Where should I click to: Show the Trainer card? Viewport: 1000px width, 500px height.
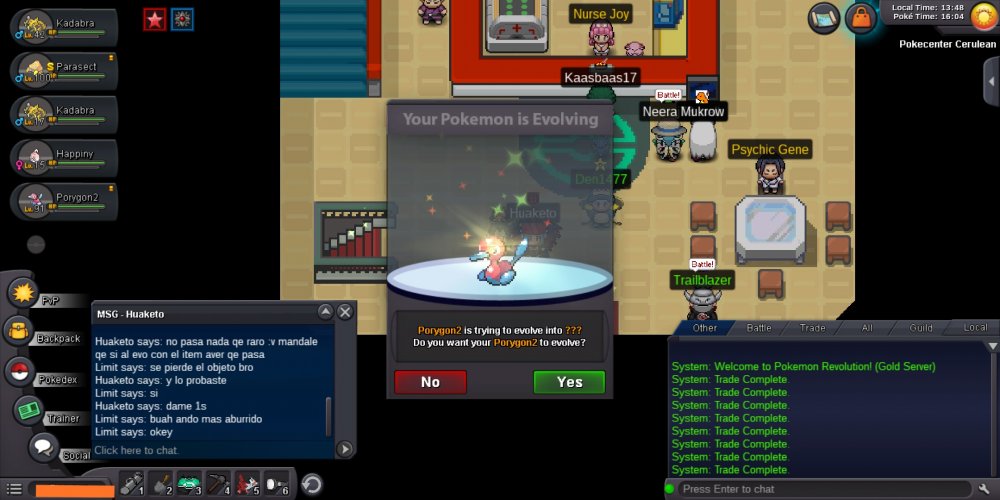pos(29,411)
